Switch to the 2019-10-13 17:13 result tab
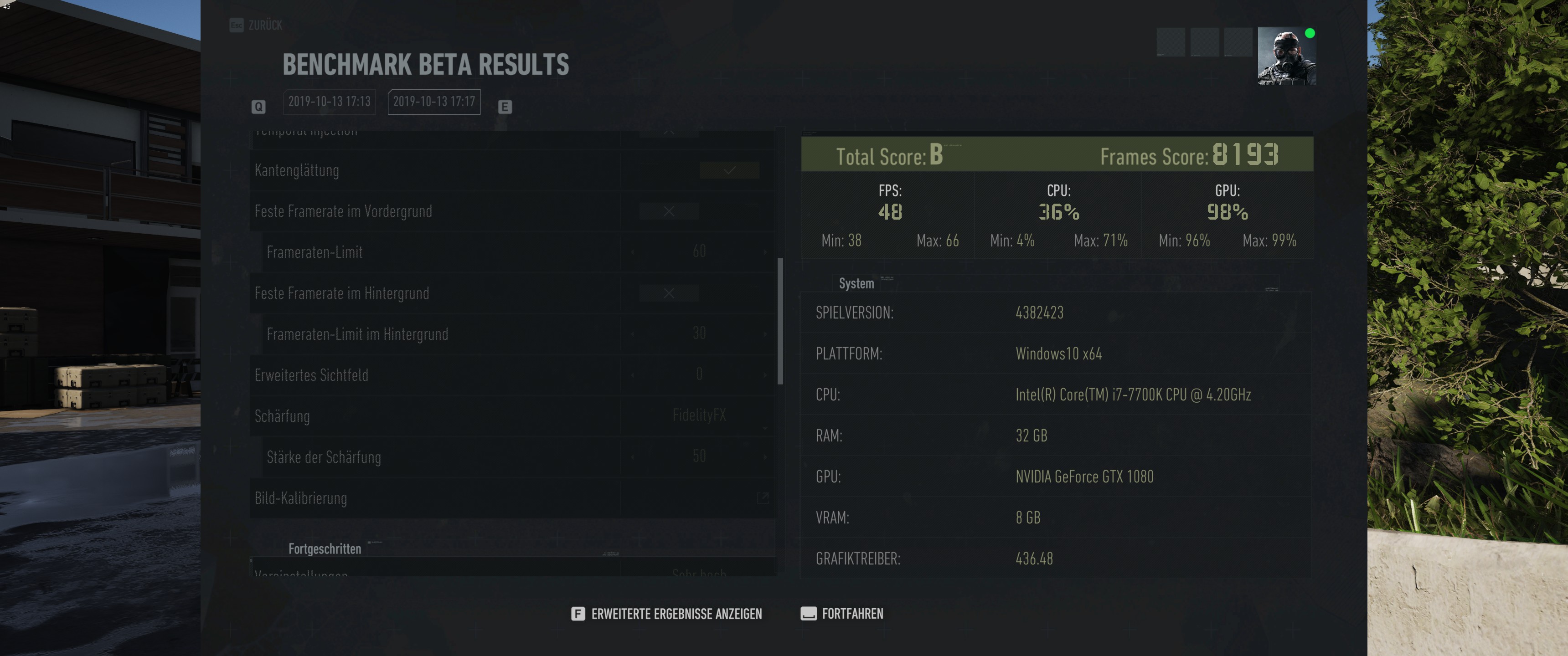The height and width of the screenshot is (656, 1568). click(329, 102)
